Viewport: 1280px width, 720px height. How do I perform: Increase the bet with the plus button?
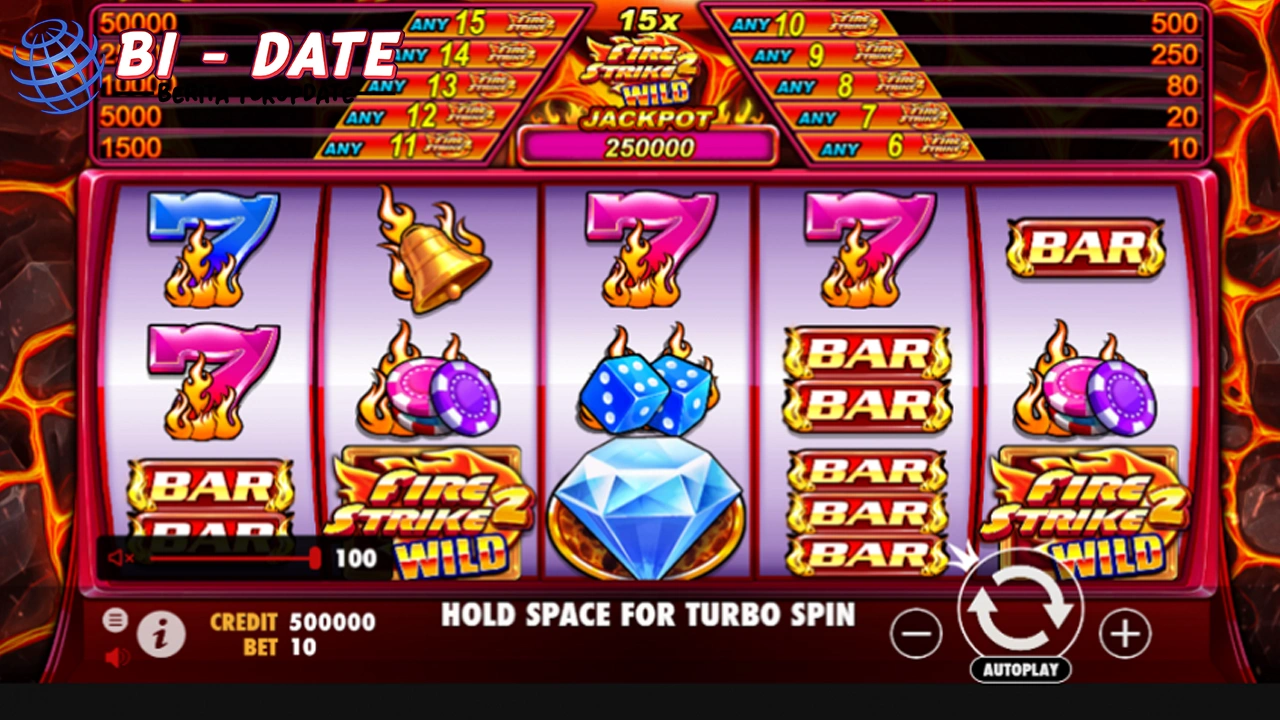pos(1125,634)
